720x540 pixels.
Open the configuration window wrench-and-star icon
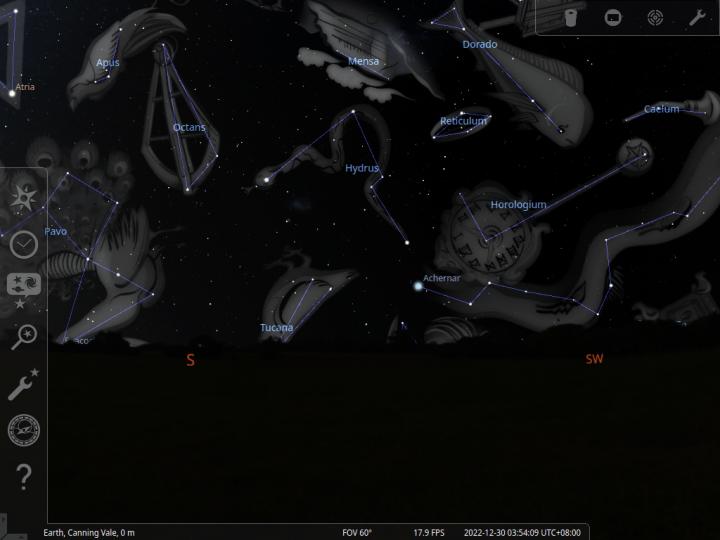(23, 384)
